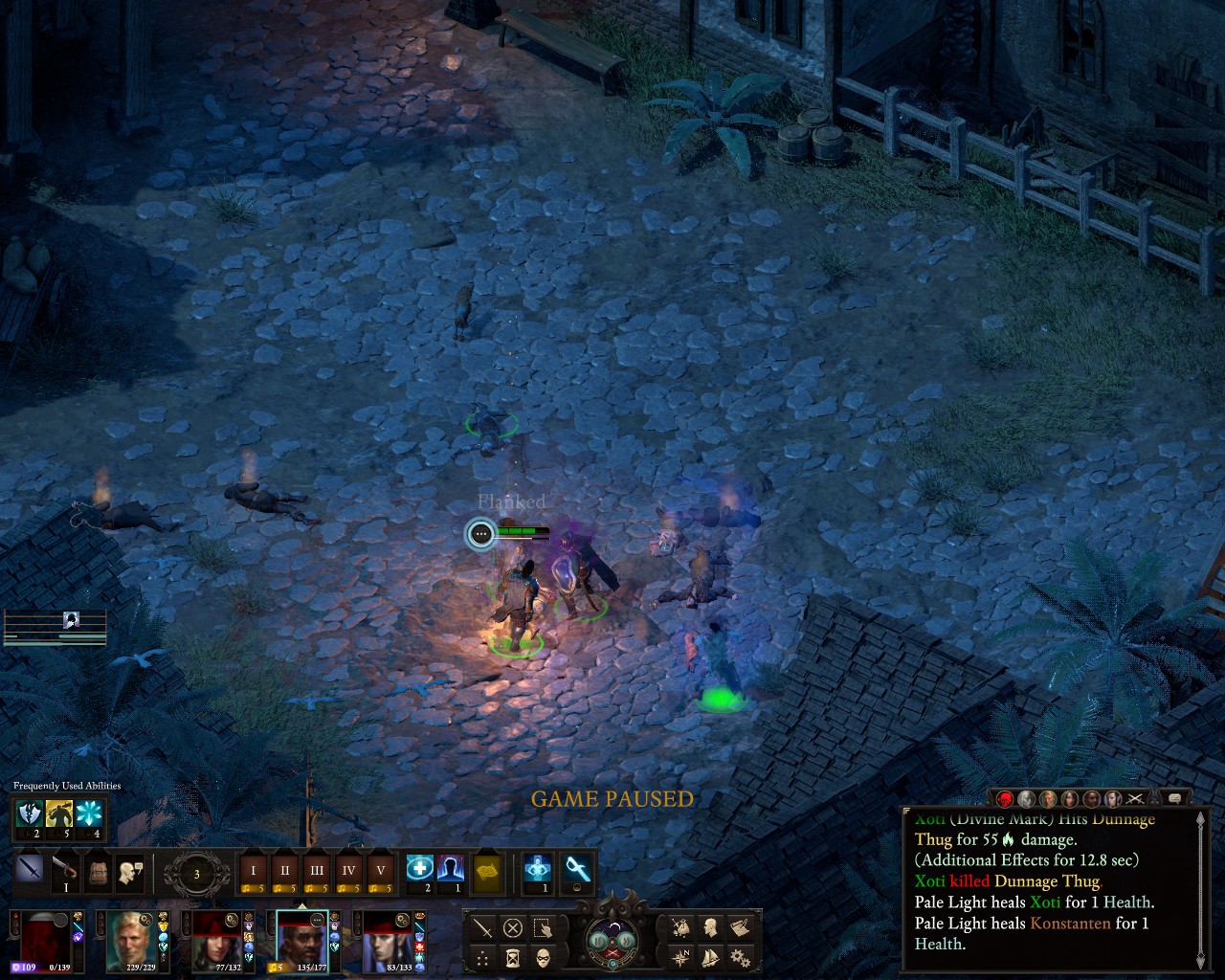Choose chant level V on the action bar
1225x980 pixels.
click(x=380, y=872)
